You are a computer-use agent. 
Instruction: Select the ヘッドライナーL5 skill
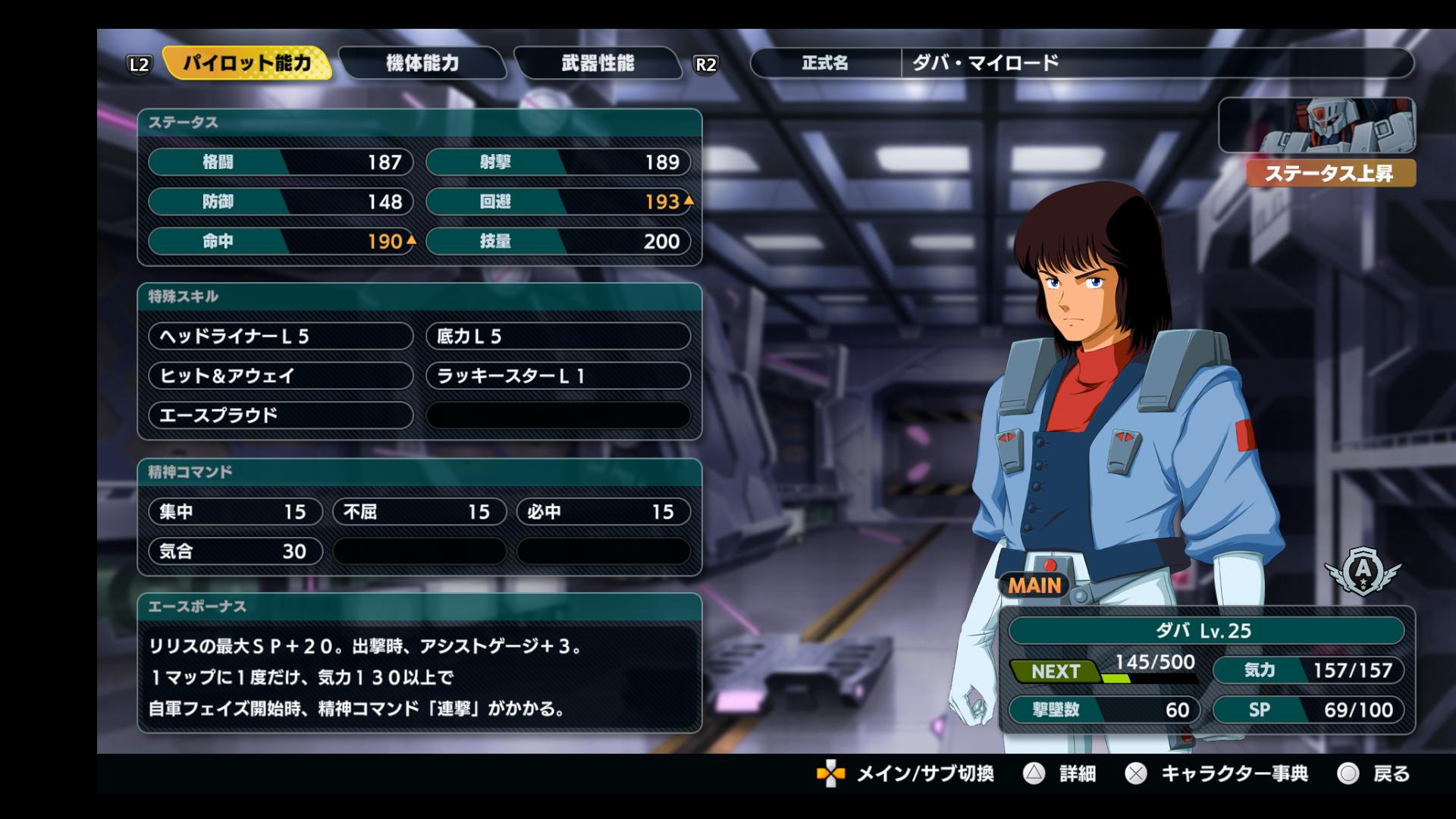point(281,336)
